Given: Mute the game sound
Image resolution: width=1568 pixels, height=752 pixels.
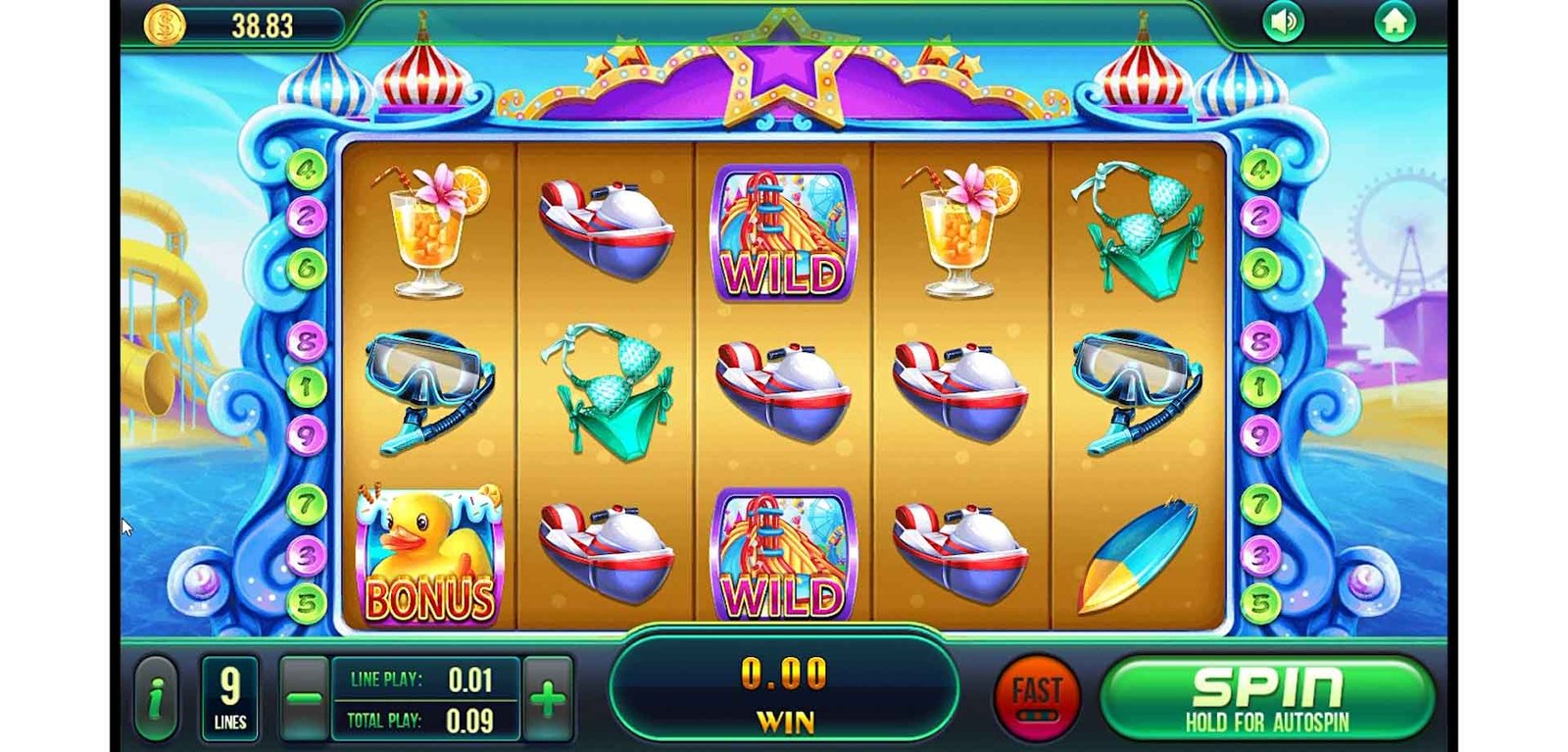Looking at the screenshot, I should click(x=1283, y=22).
